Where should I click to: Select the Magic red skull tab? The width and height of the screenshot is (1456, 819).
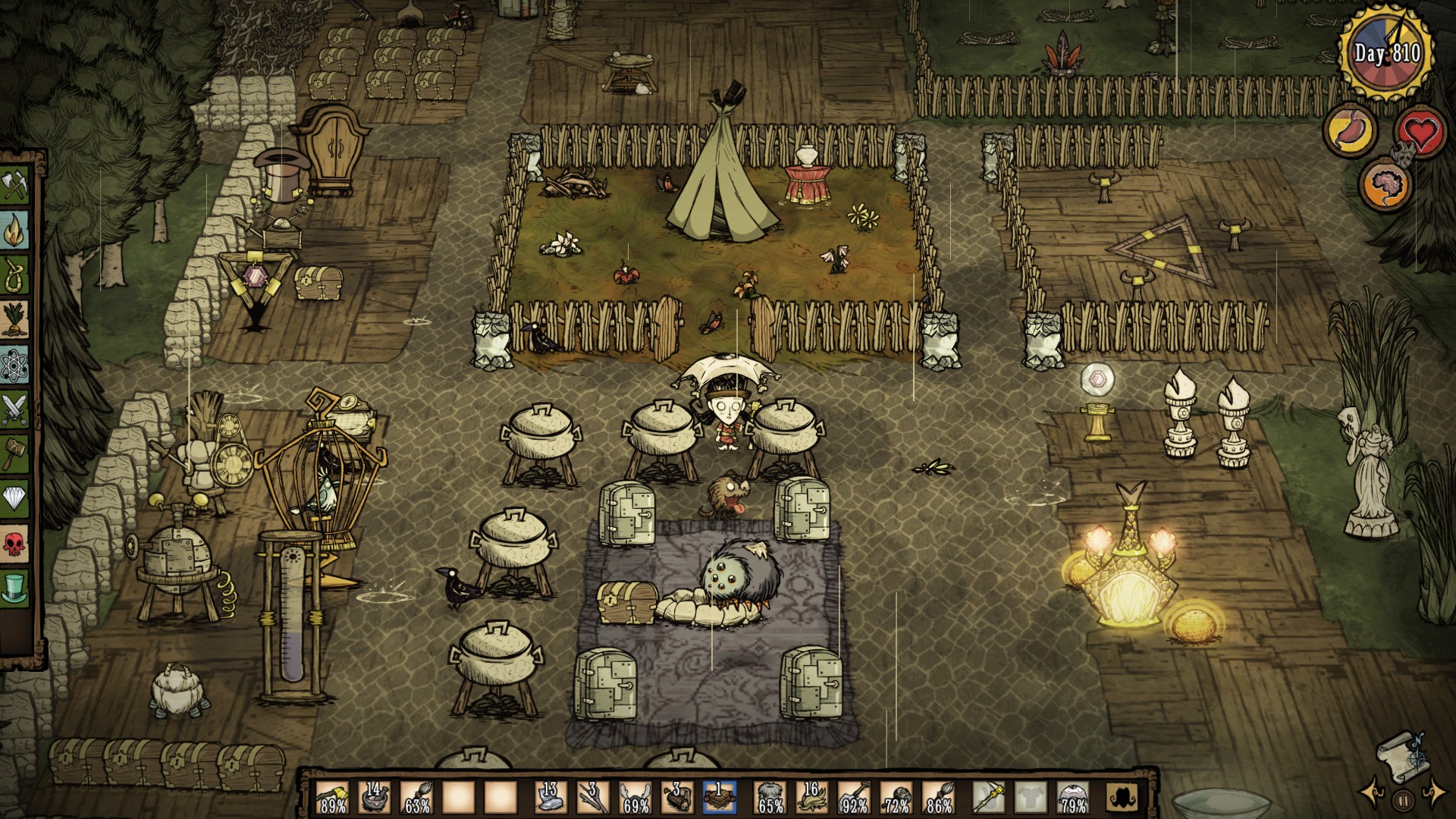(x=14, y=542)
